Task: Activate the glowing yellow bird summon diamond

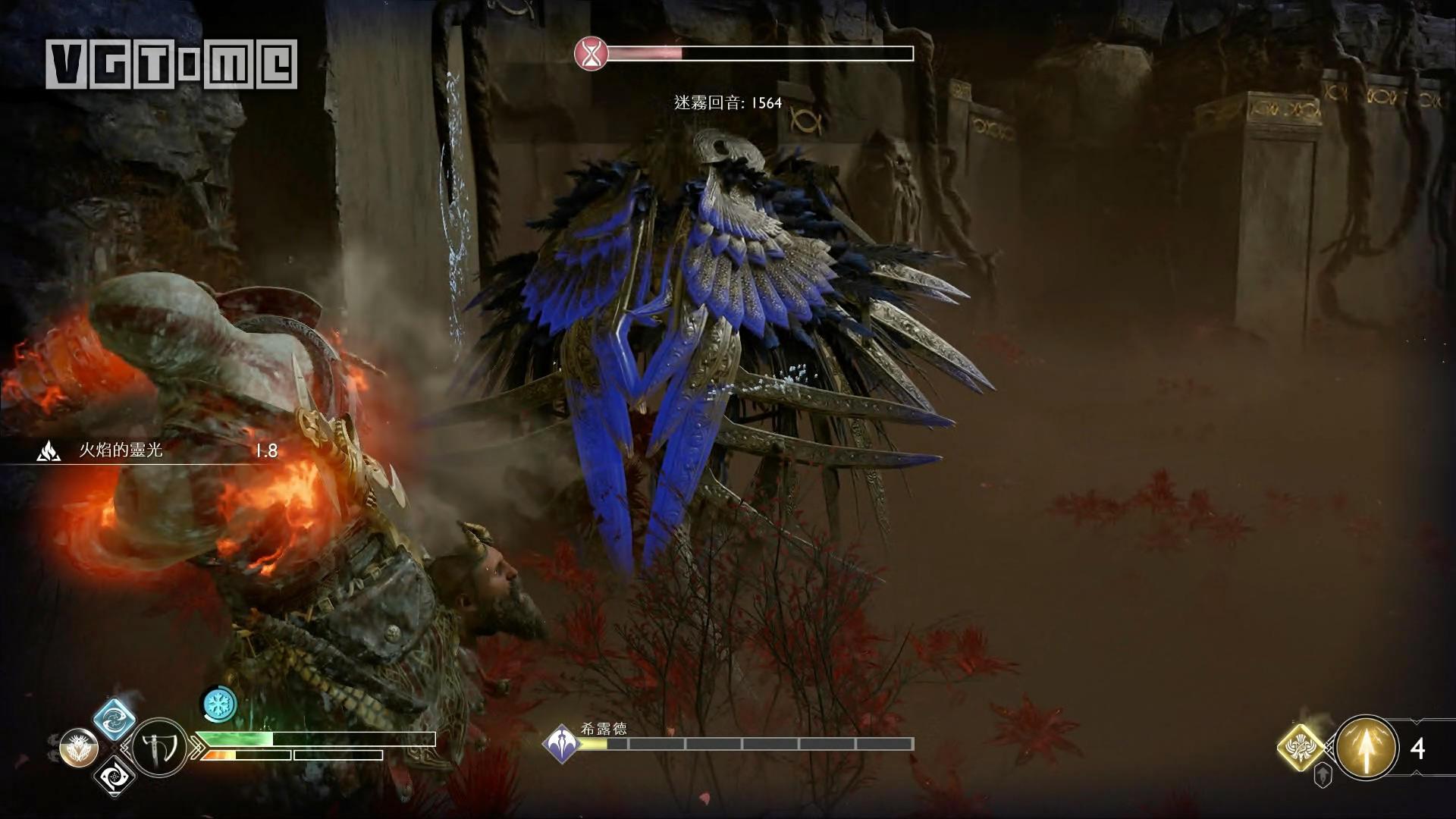Action: 1301,748
